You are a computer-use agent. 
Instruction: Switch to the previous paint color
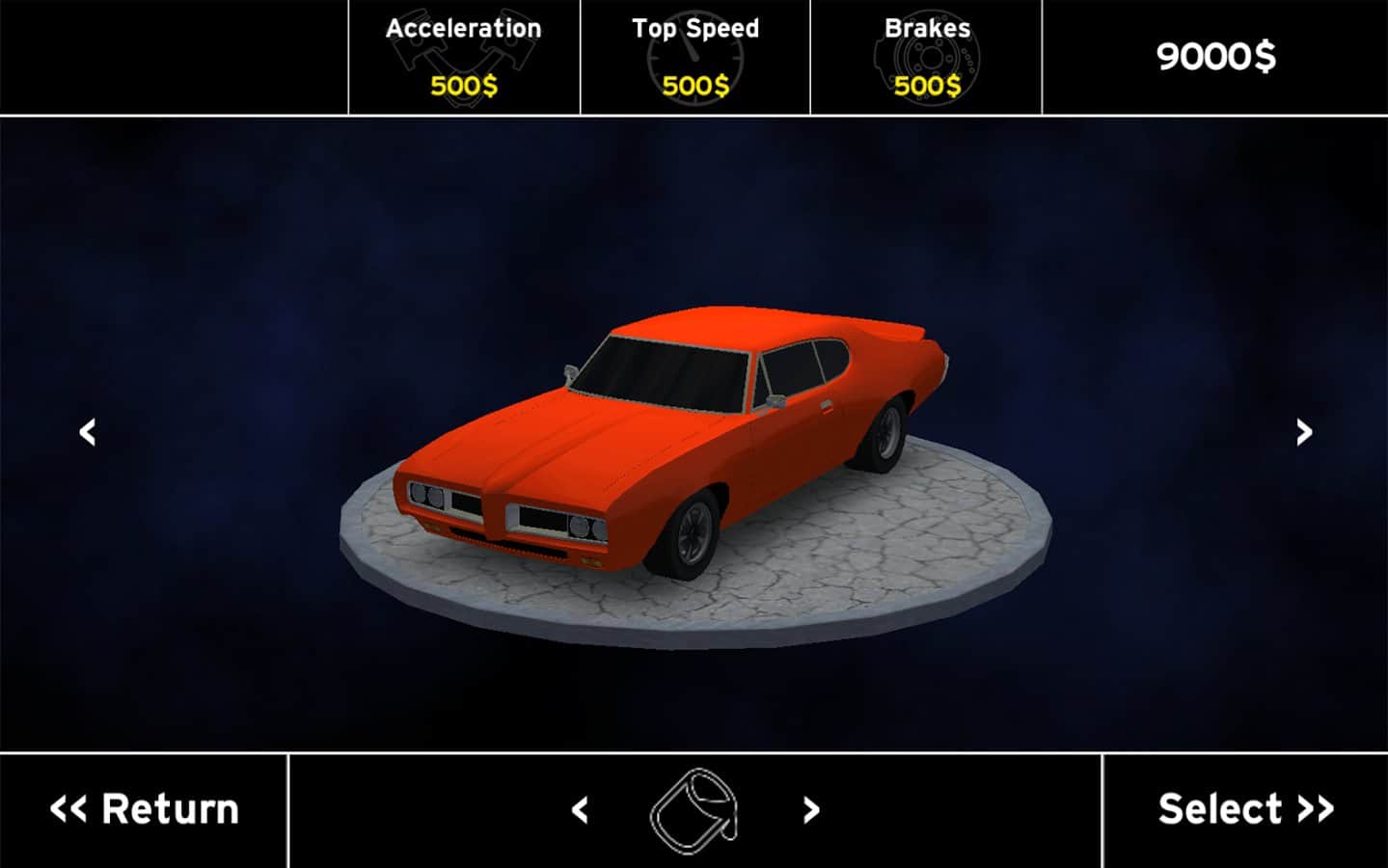tap(580, 810)
